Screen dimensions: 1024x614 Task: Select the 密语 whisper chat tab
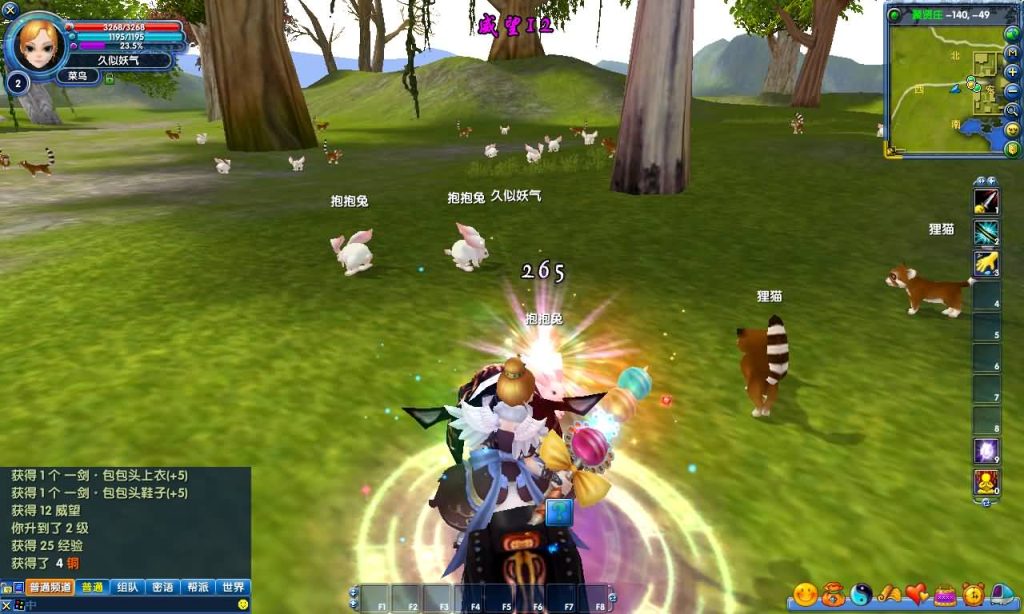[x=163, y=587]
